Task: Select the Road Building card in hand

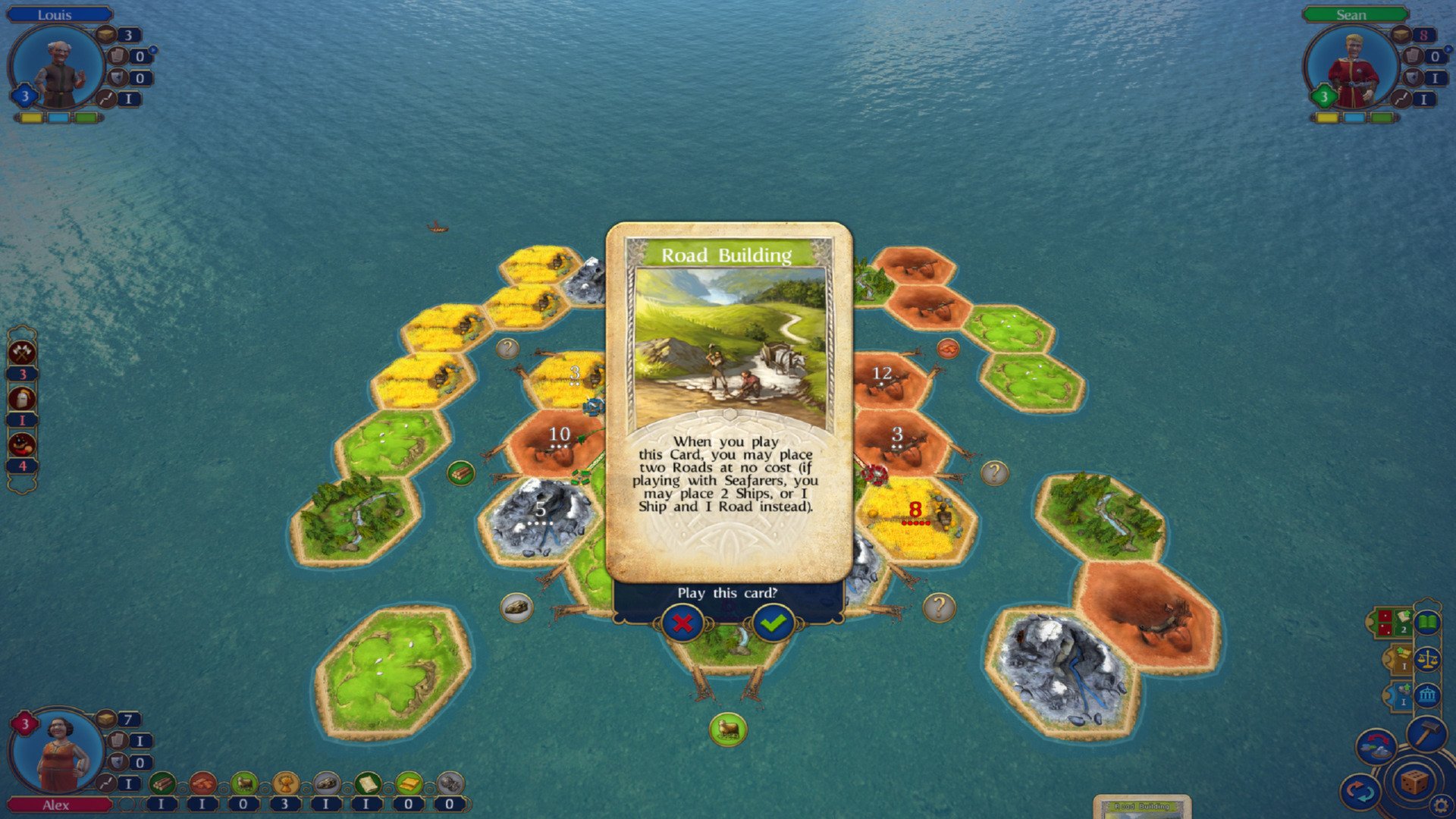Action: click(1142, 807)
